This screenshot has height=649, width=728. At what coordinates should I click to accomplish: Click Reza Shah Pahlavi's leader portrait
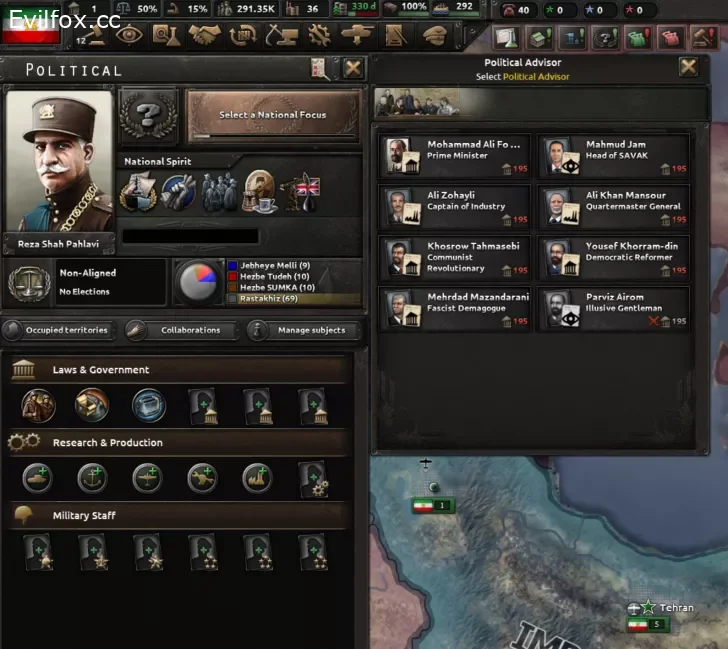pyautogui.click(x=59, y=165)
